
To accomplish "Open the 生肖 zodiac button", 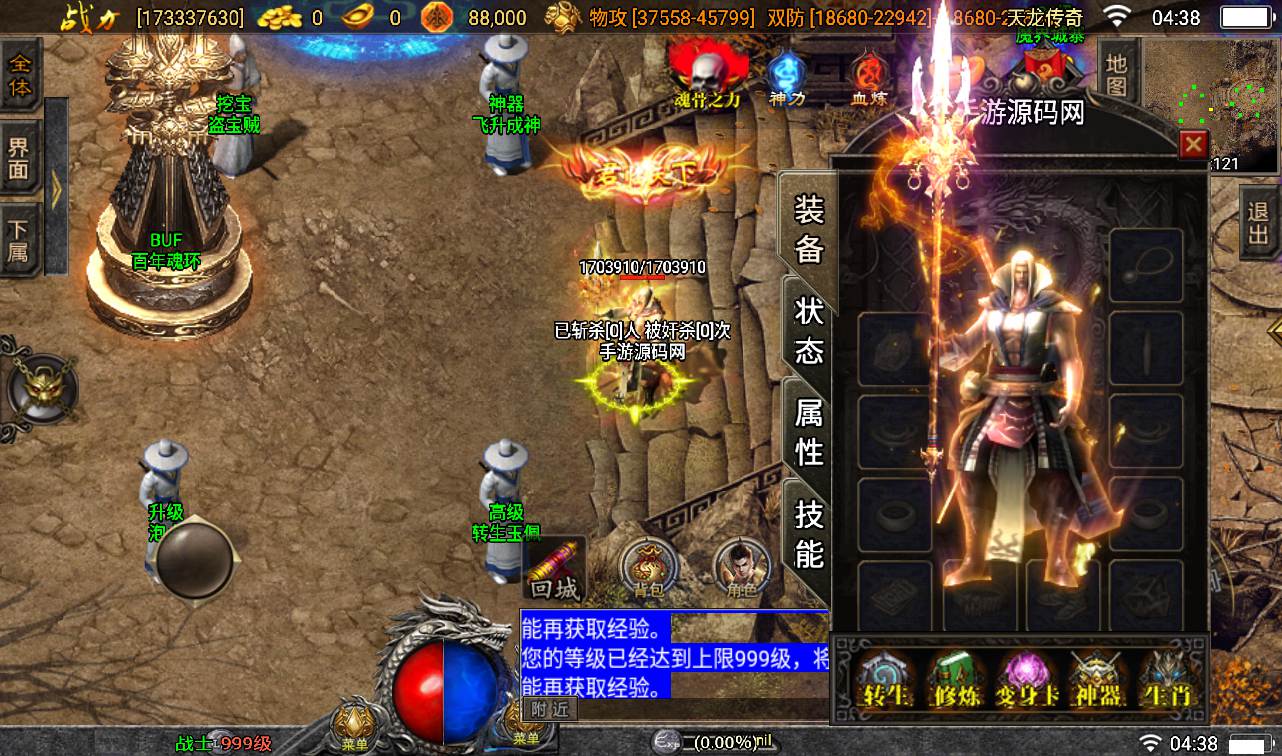I will [1167, 680].
